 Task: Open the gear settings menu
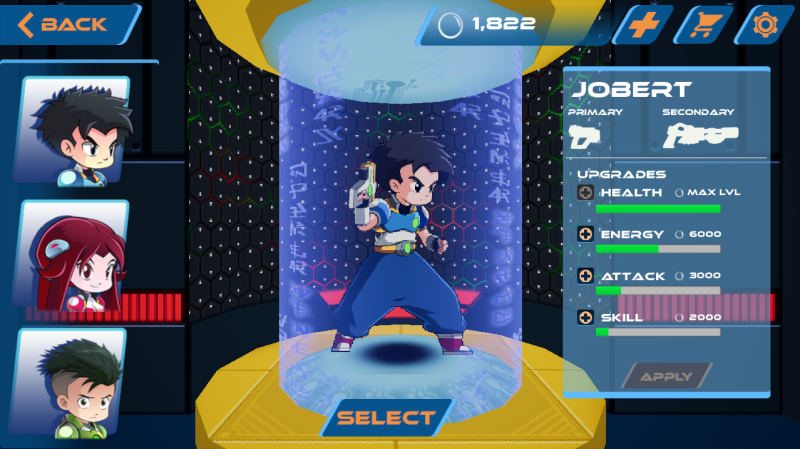pos(765,24)
